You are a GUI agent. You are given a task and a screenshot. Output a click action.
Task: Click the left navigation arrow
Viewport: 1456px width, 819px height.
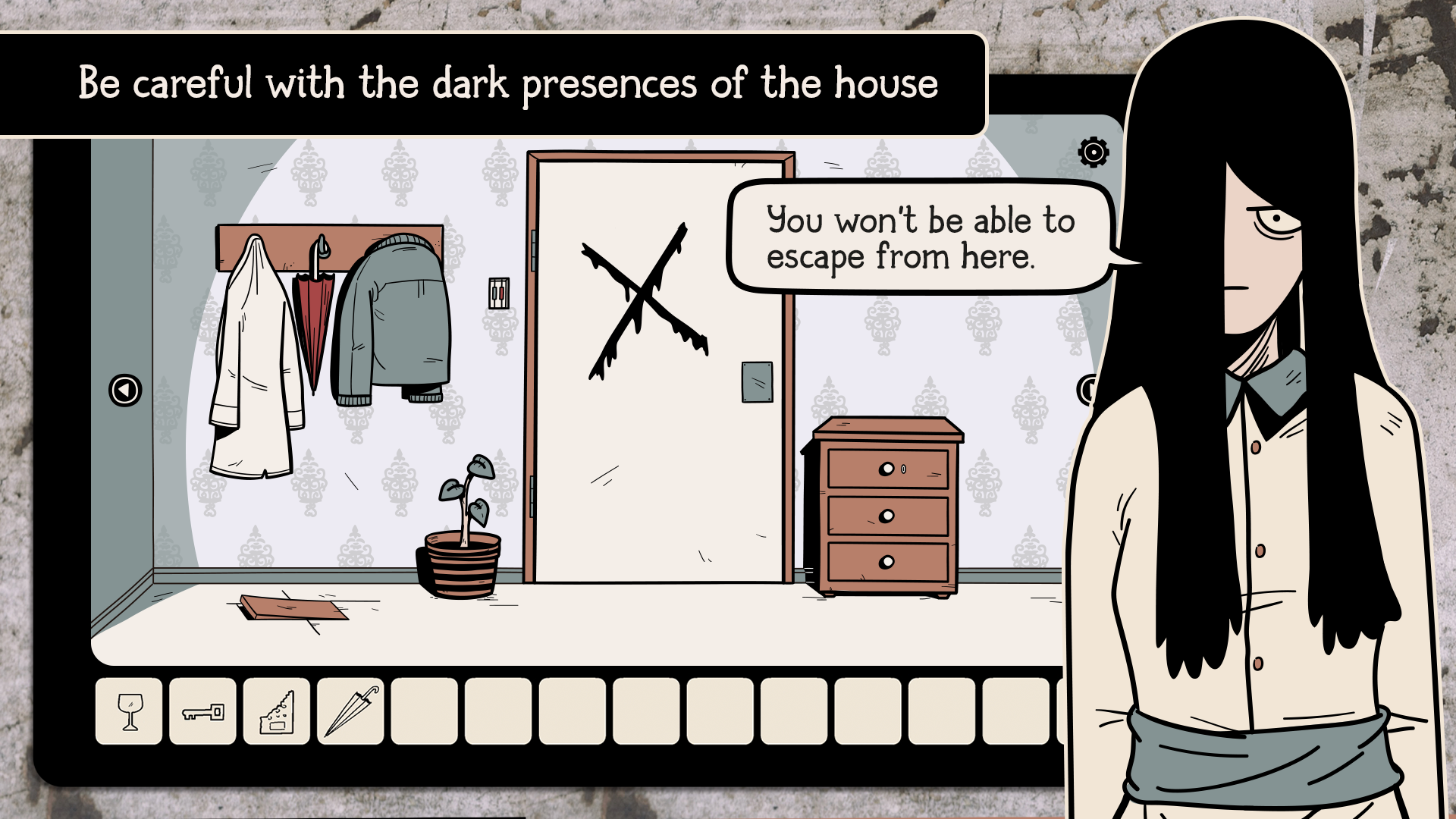coord(125,389)
